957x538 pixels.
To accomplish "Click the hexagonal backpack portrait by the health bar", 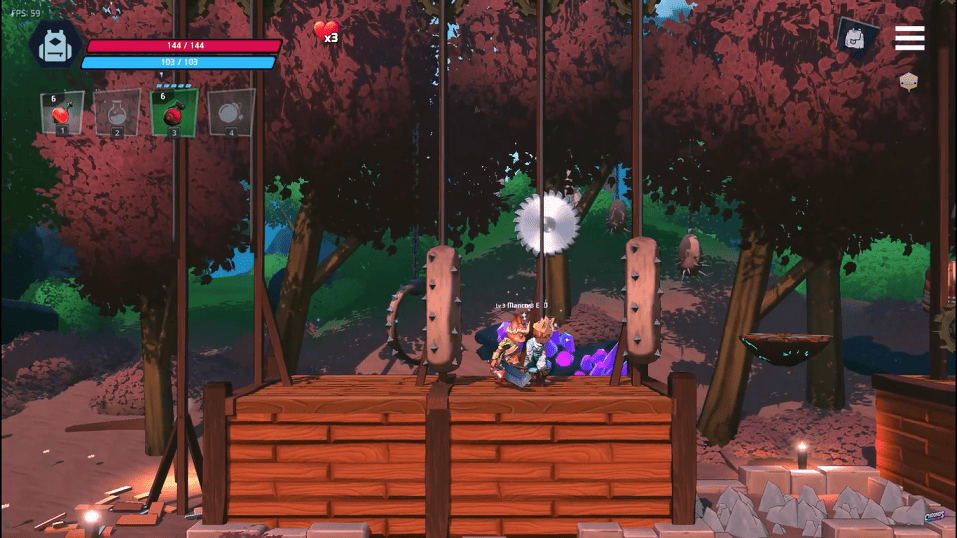I will (55, 45).
